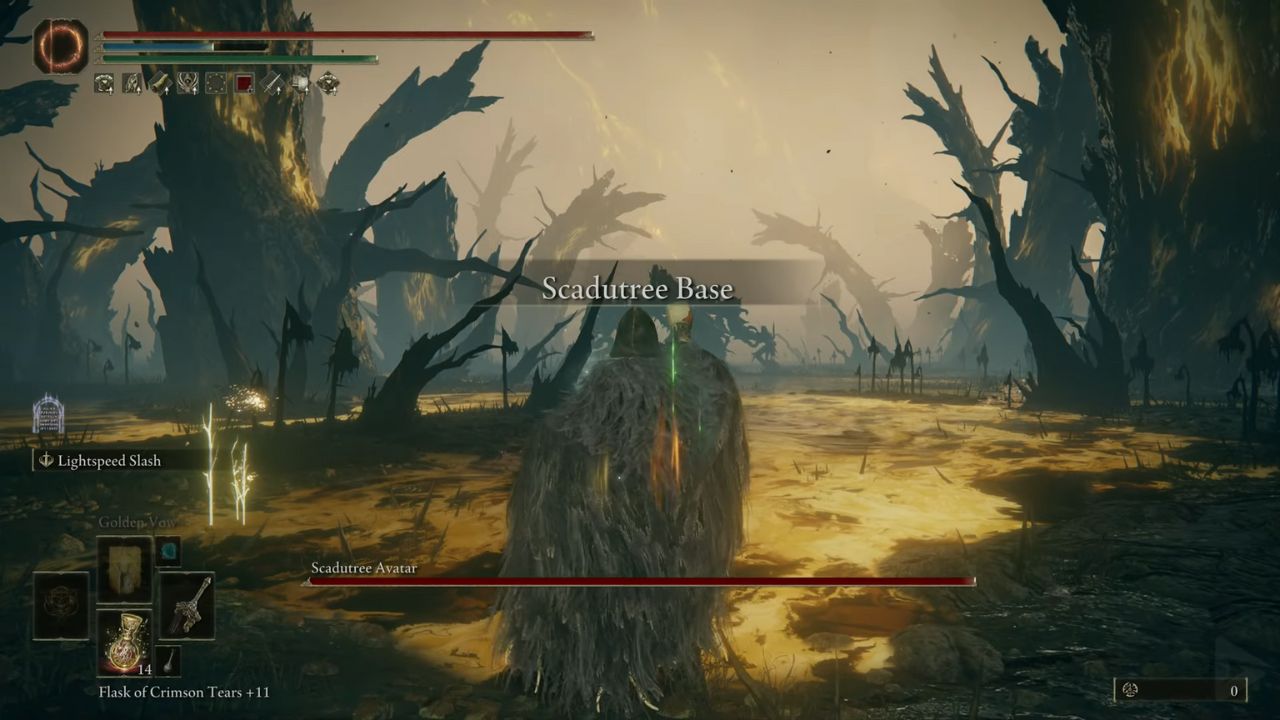Expand the Golden Vow buff label
The height and width of the screenshot is (720, 1280).
point(137,521)
